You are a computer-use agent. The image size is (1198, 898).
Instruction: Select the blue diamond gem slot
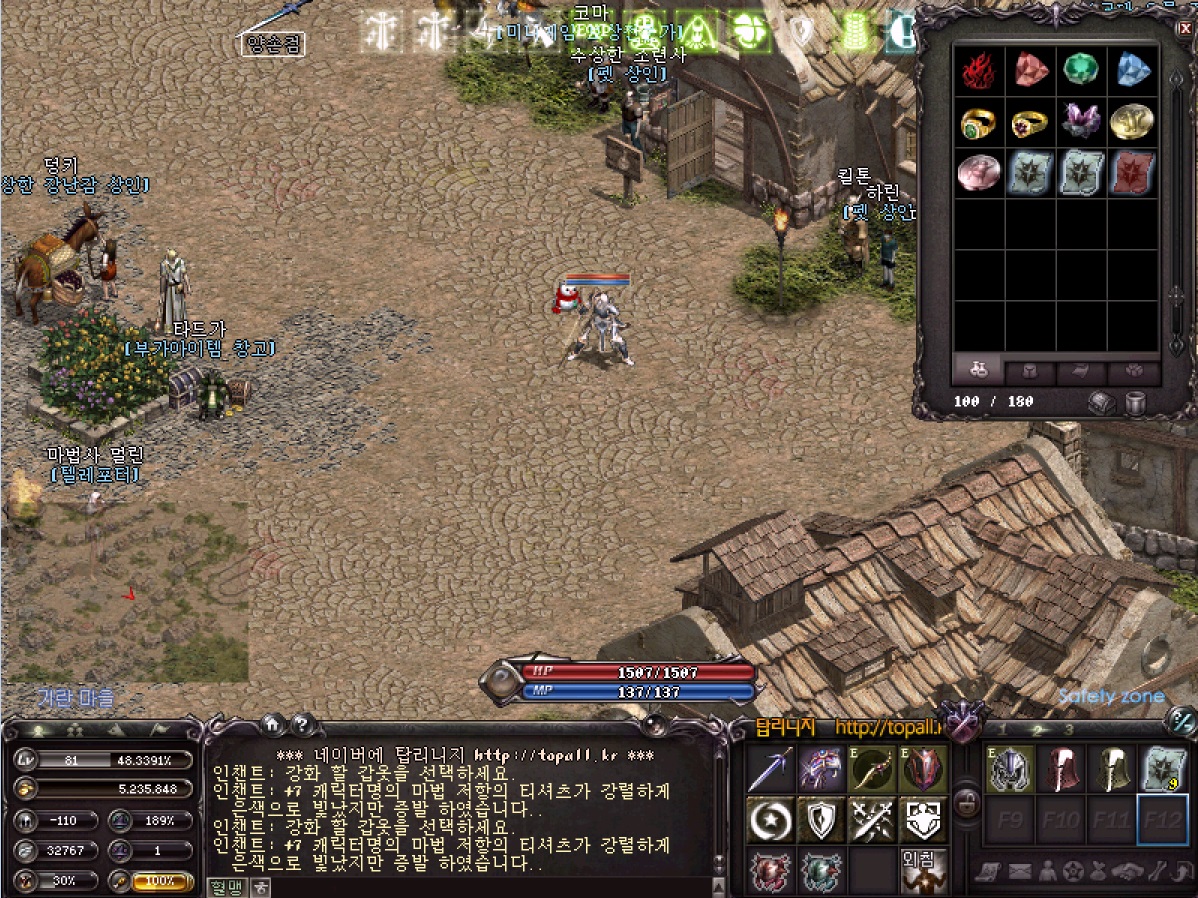tap(1132, 70)
